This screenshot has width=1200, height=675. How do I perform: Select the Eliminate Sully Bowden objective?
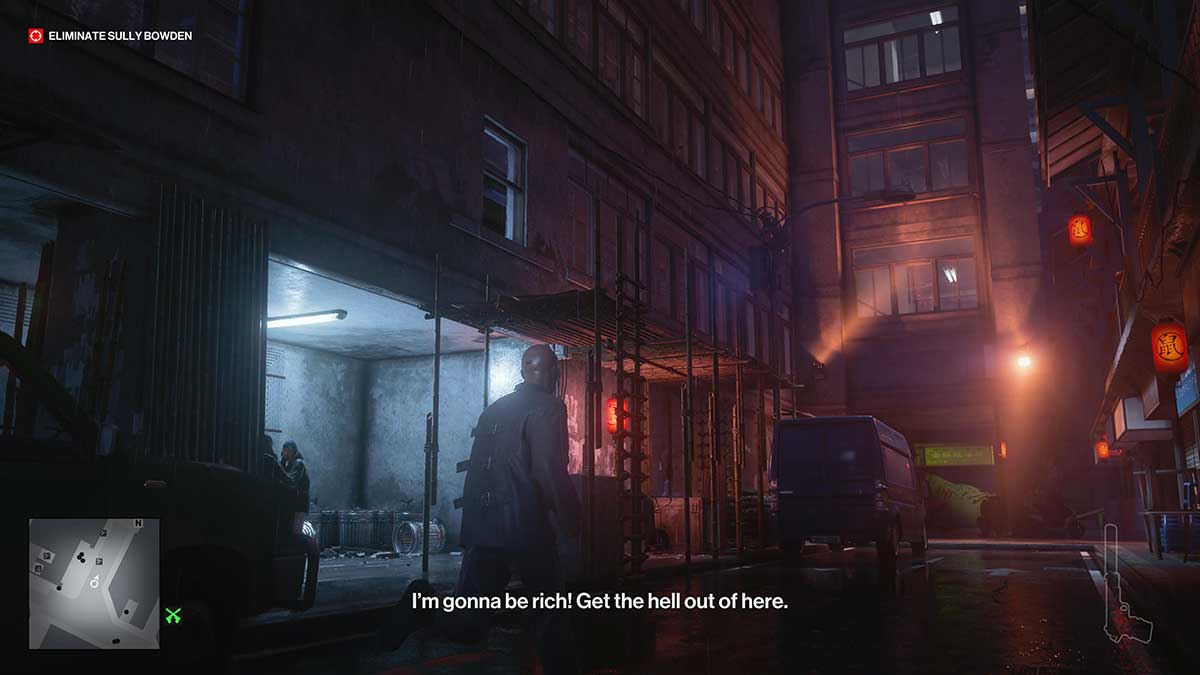pos(110,36)
